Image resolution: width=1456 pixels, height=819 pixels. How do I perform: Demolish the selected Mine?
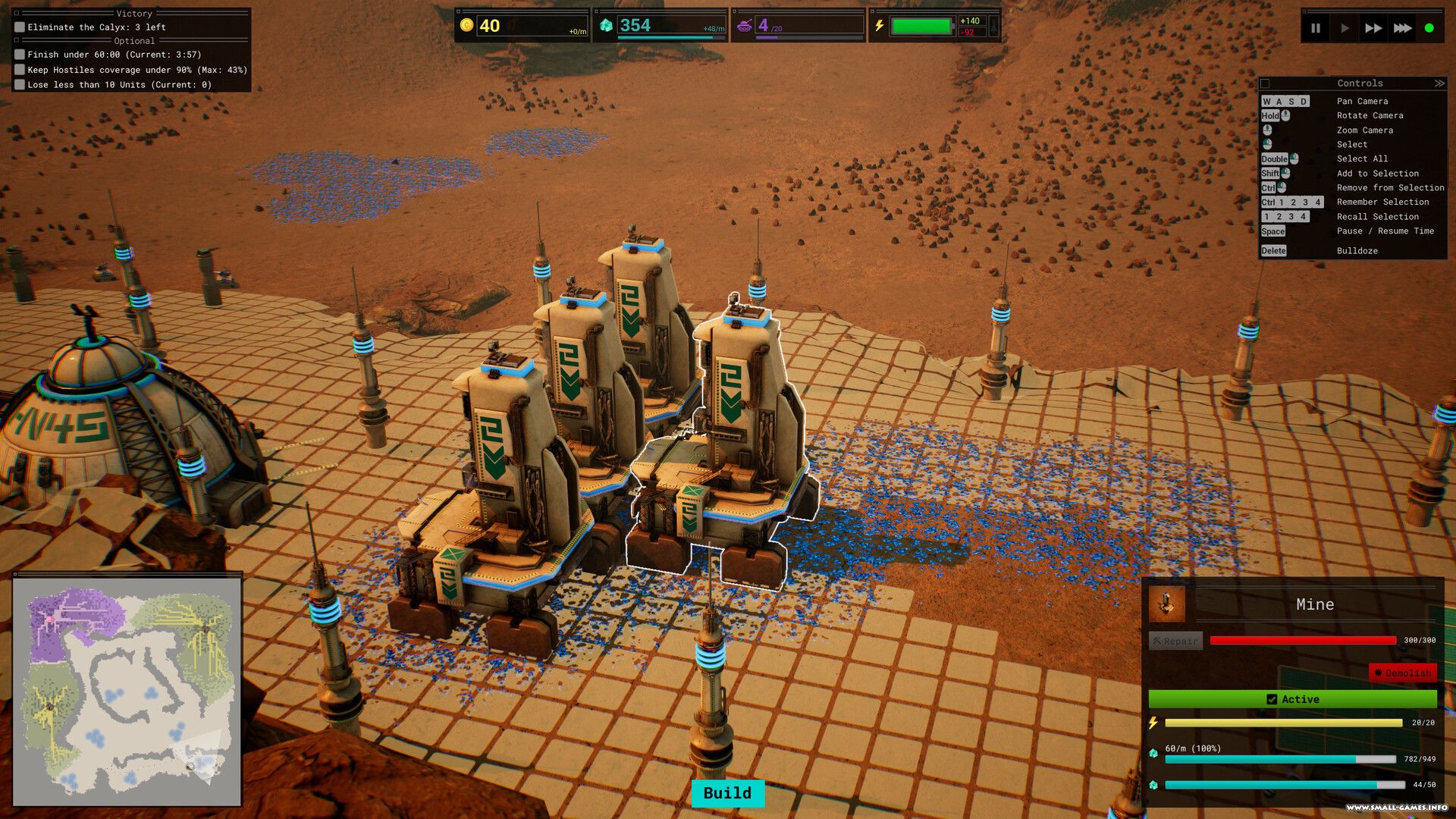pyautogui.click(x=1402, y=673)
